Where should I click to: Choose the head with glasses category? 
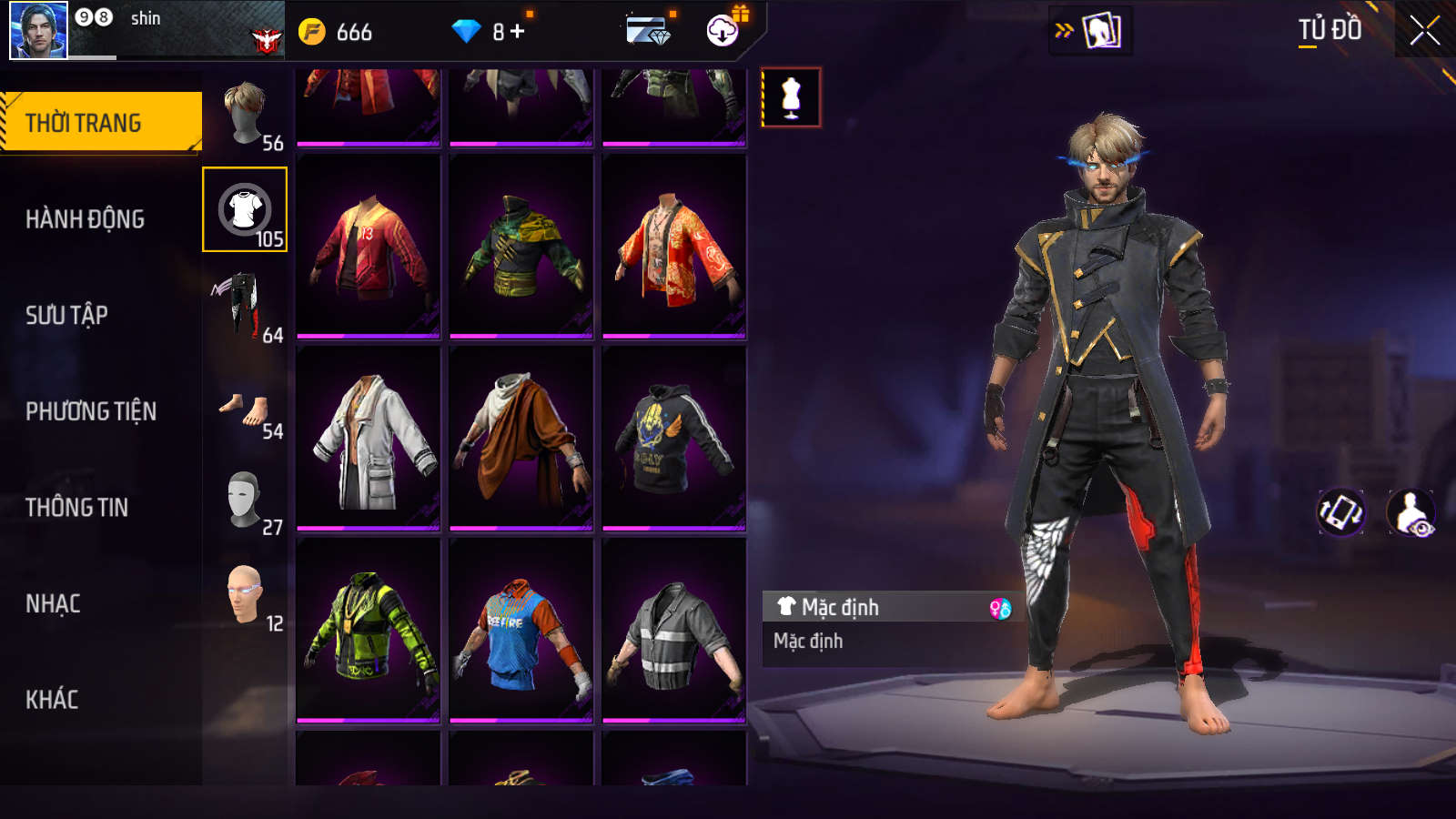coord(244,595)
